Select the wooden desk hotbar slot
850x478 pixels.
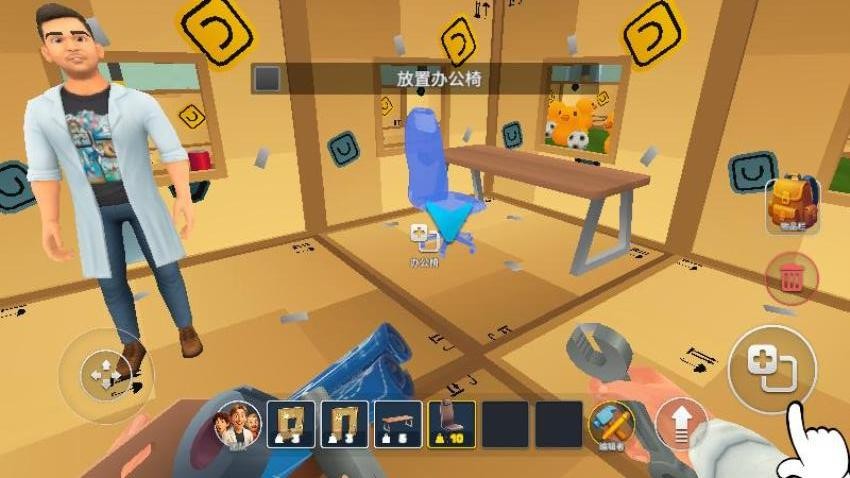tap(398, 424)
